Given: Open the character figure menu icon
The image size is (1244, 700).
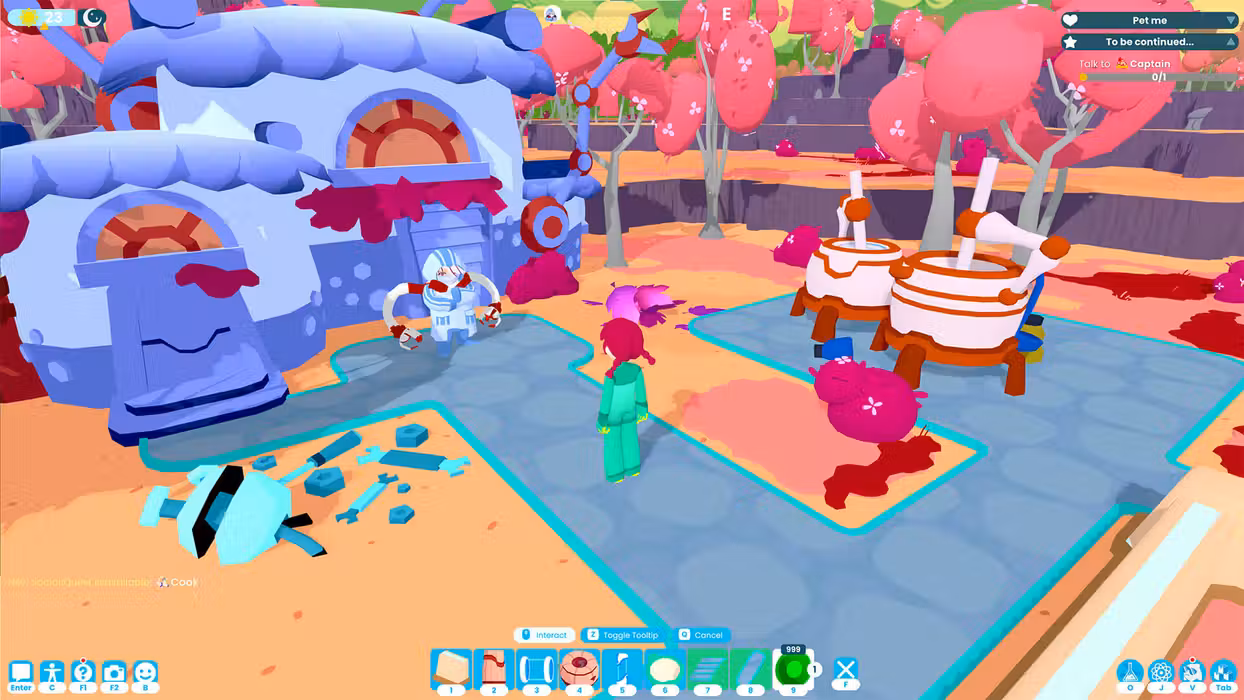Looking at the screenshot, I should pos(52,673).
